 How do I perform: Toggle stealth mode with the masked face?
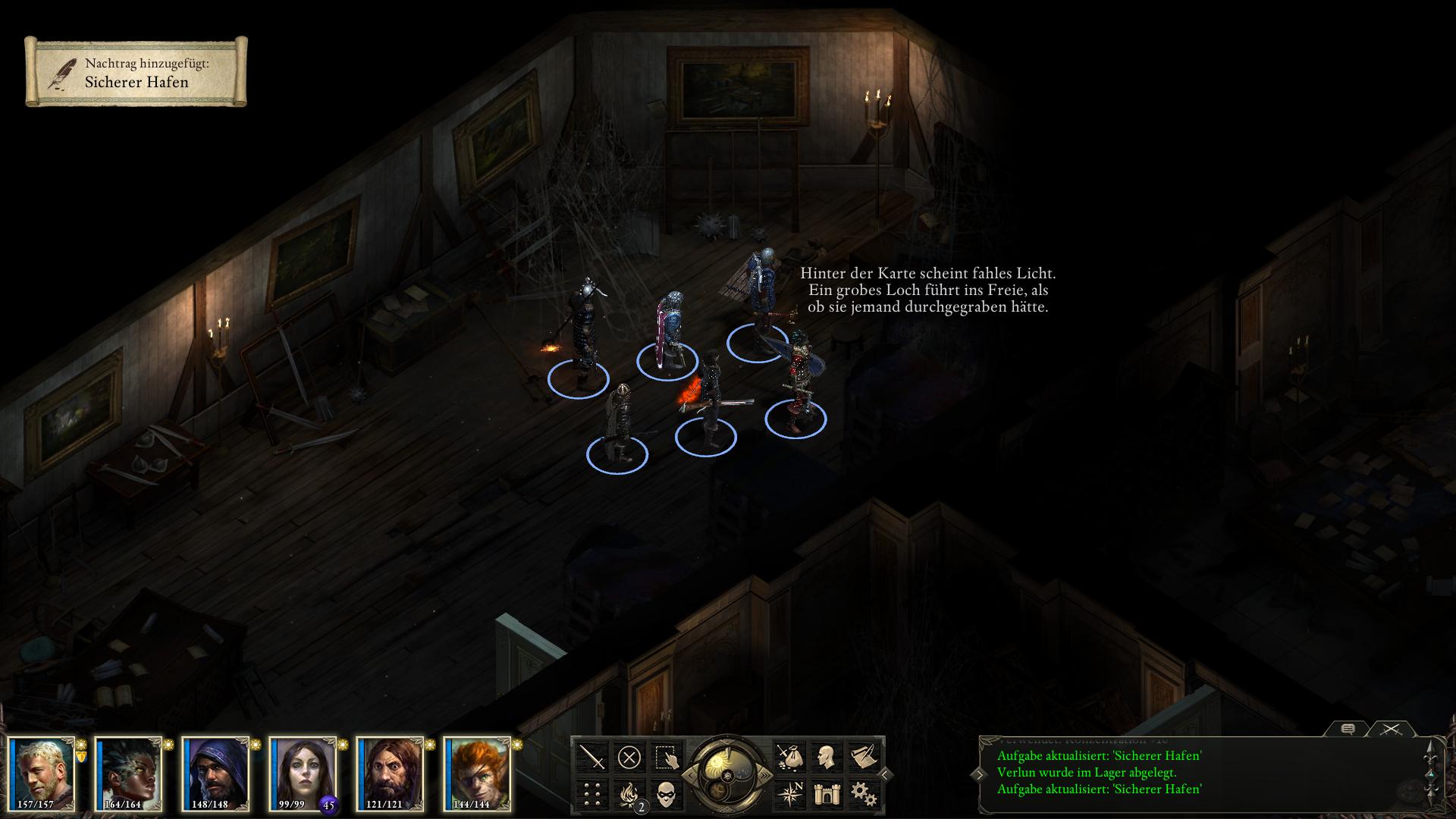pos(665,793)
